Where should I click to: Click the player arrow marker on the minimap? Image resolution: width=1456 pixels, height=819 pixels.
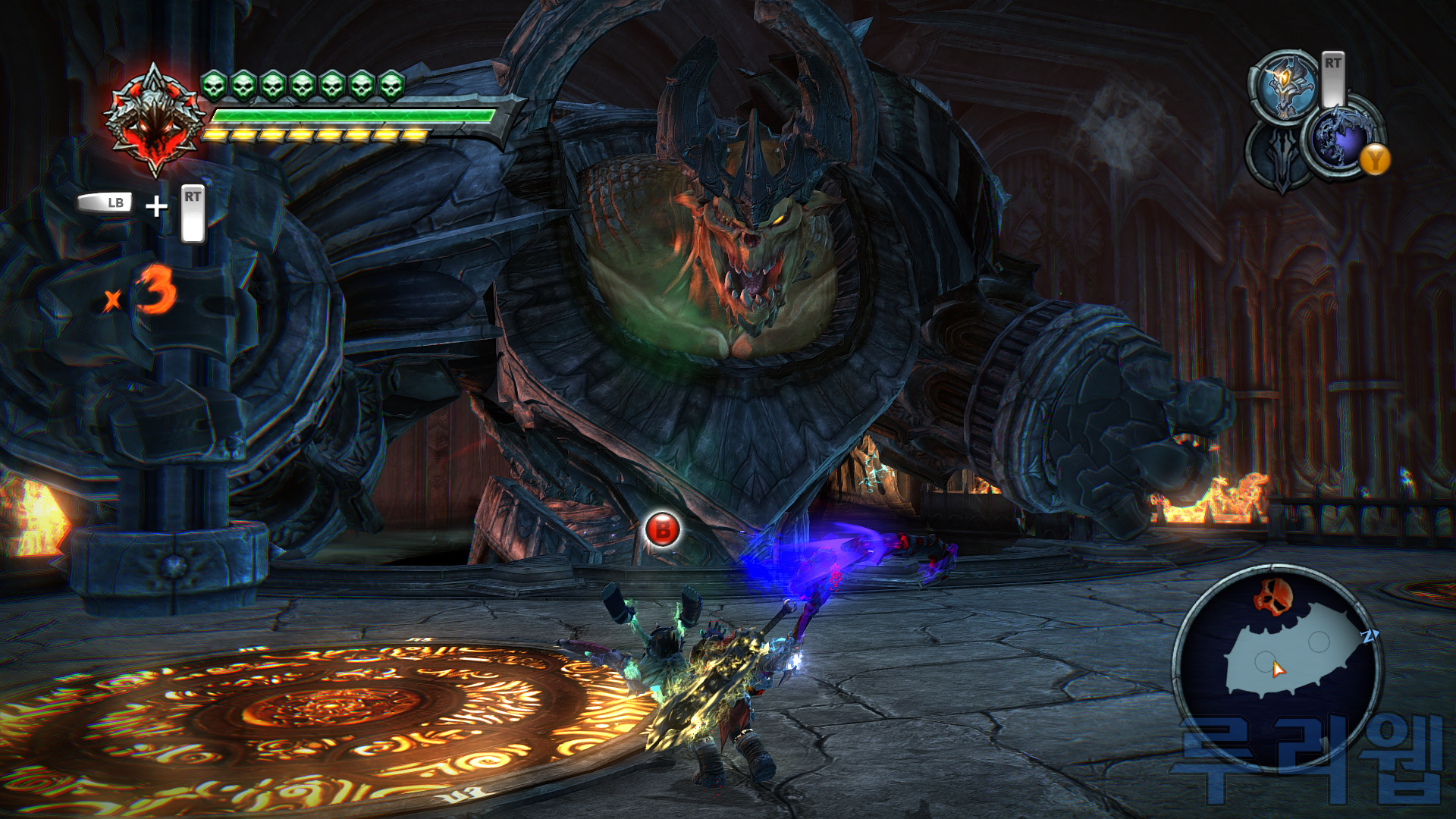(x=1279, y=670)
